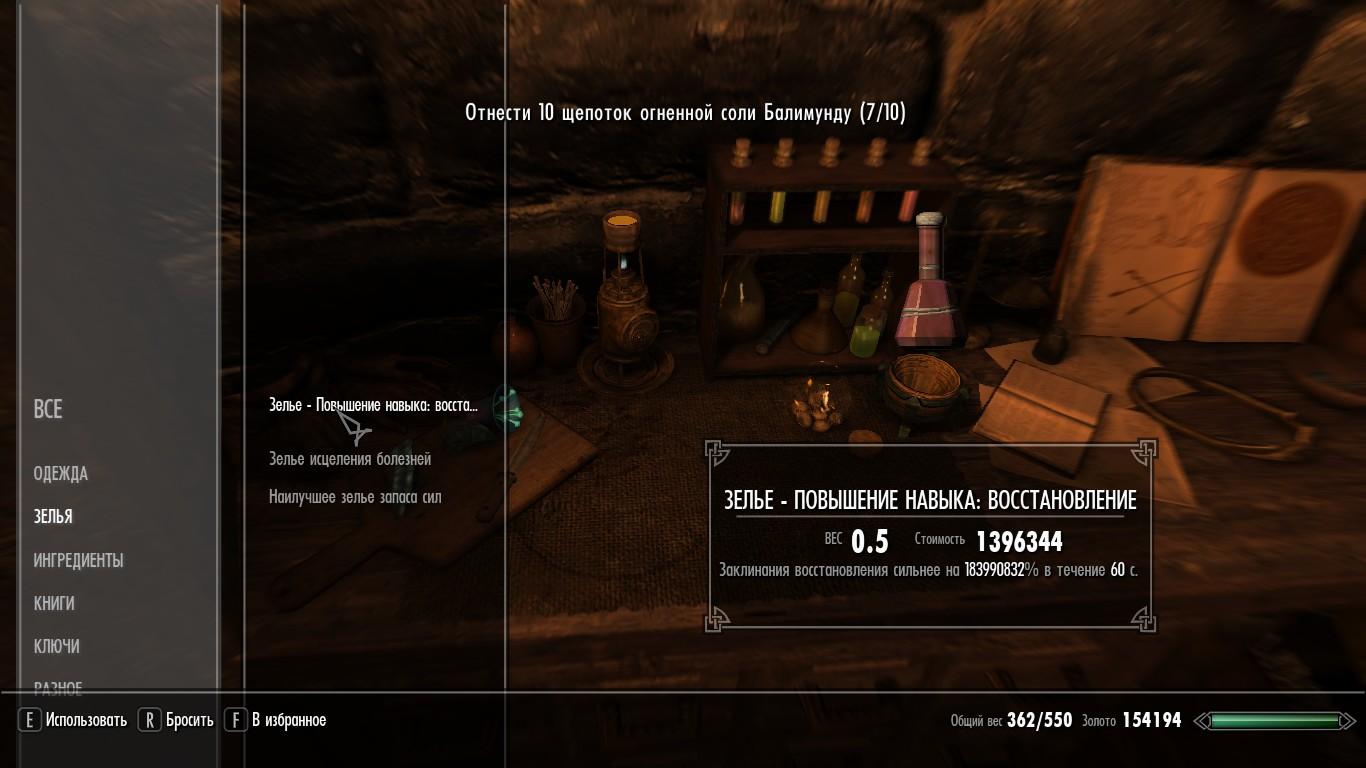
Task: Show the ИНГРЕДИЕНТЫ category
Action: point(78,561)
